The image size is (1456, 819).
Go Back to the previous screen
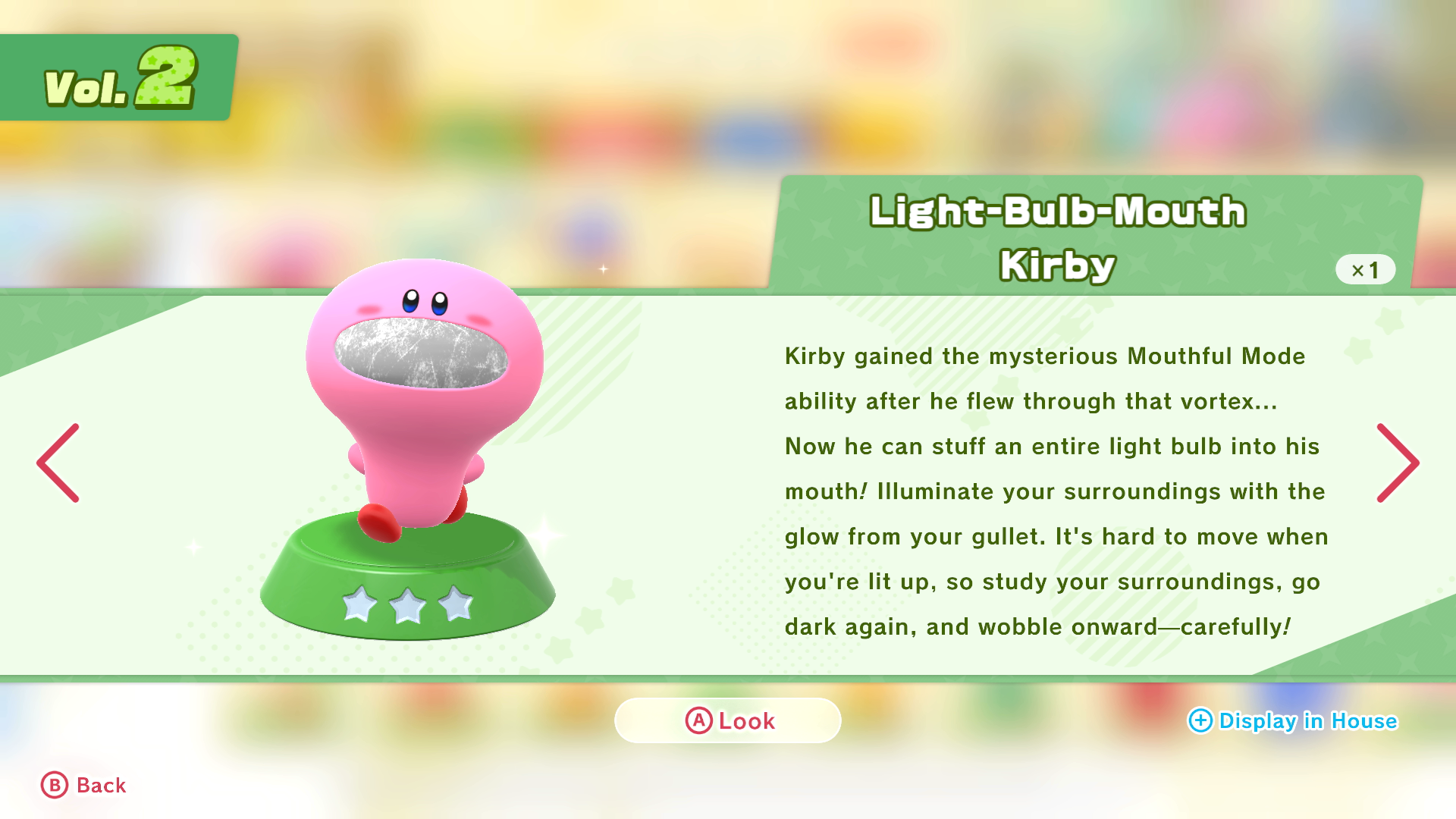[83, 786]
